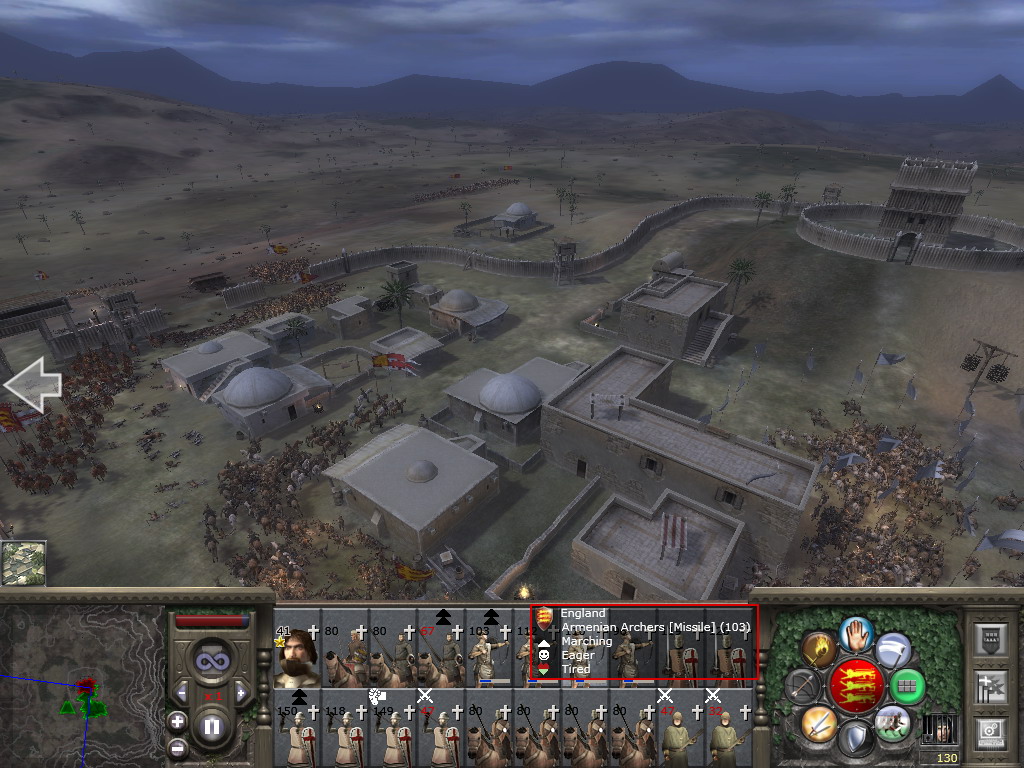Activate the halt hand command
The image size is (1024, 768).
857,633
